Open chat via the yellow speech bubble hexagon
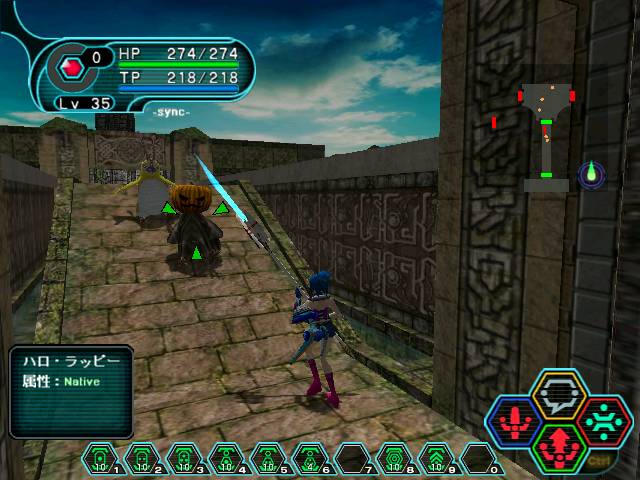640x480 pixels. tap(558, 394)
